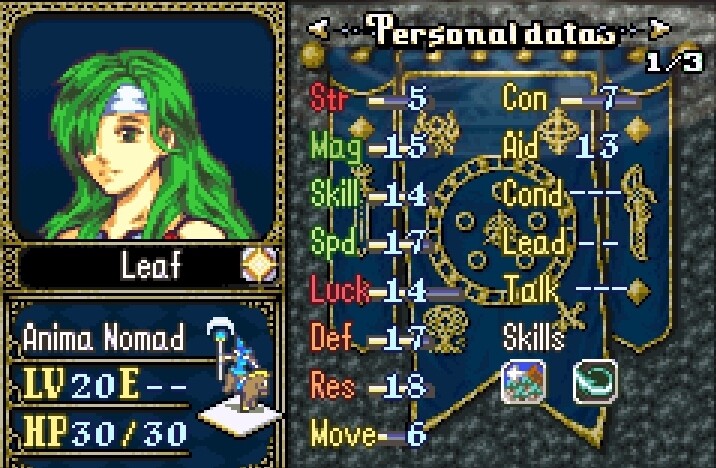Click the affinity icon next to Leaf's name

tap(257, 265)
